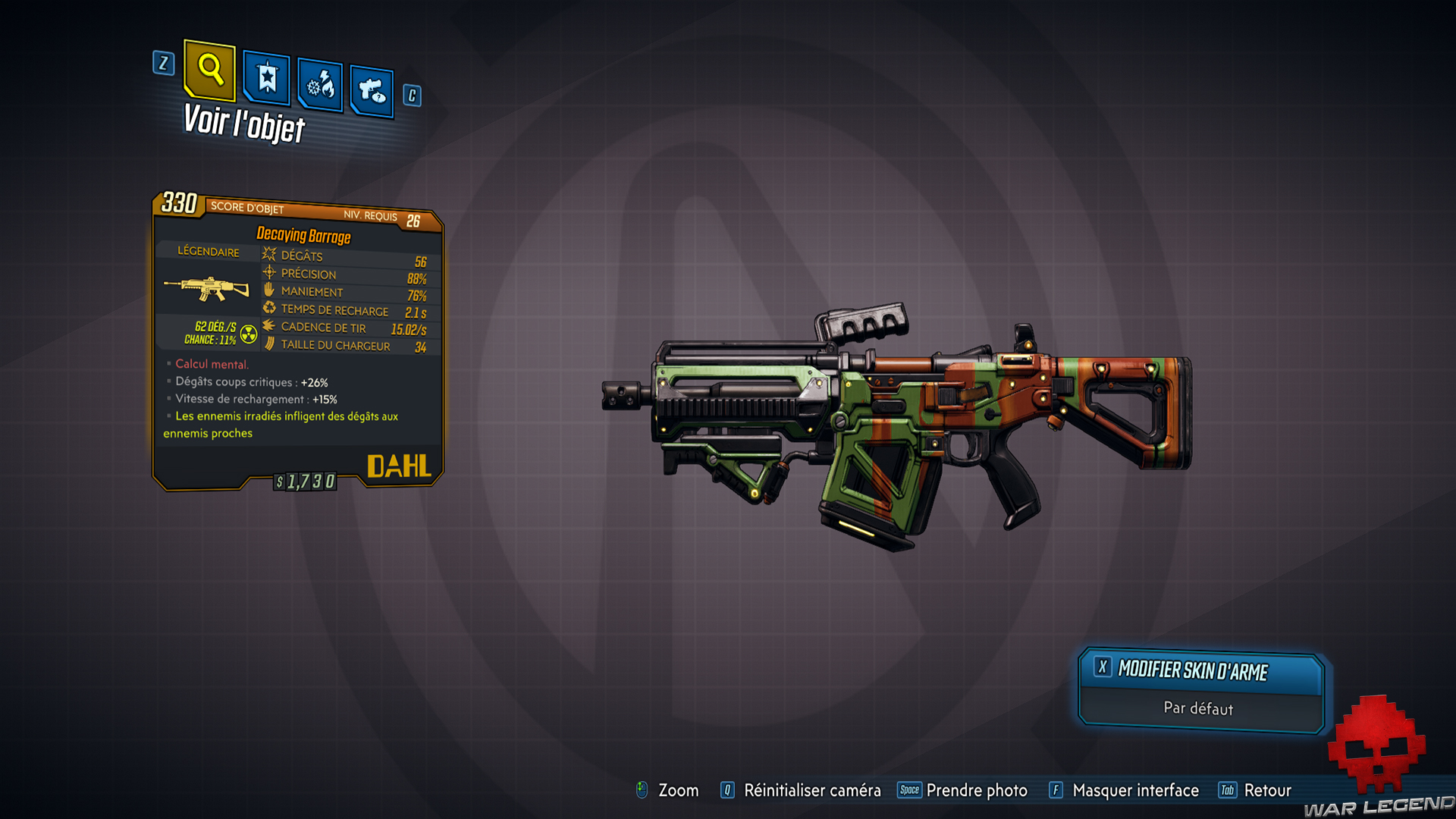
Task: Click the radiation damage hazard icon
Action: click(249, 334)
